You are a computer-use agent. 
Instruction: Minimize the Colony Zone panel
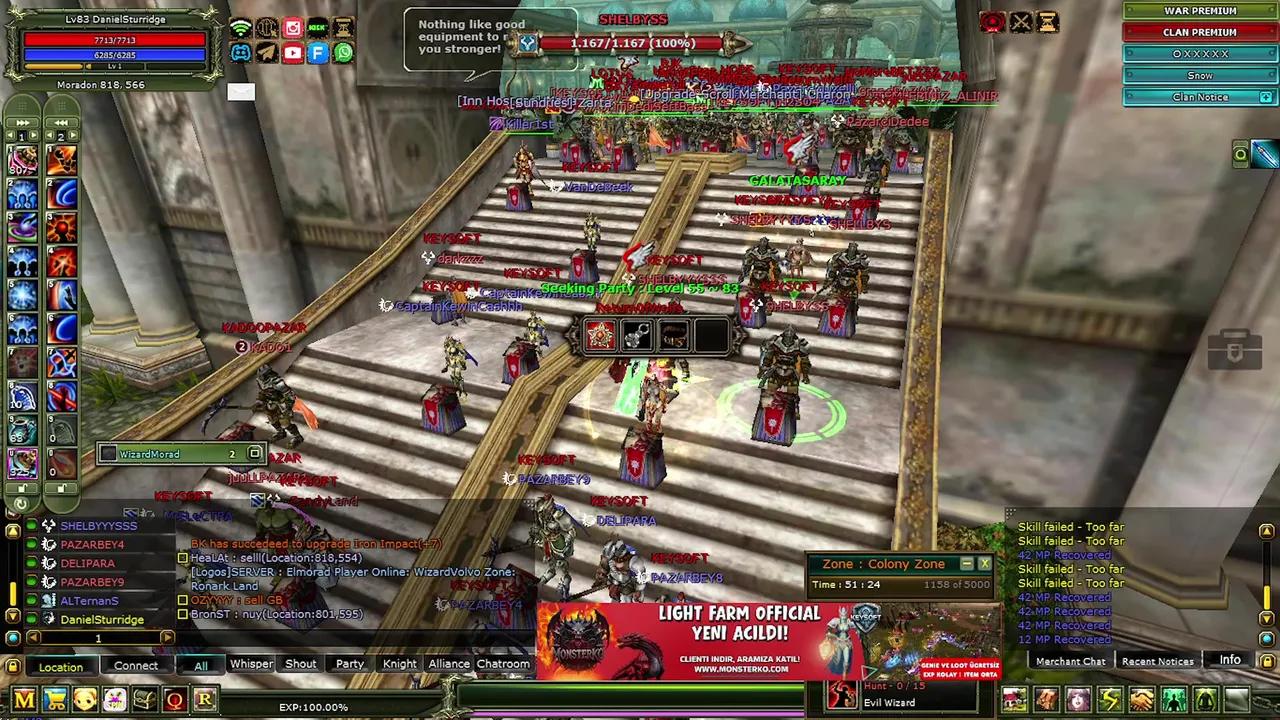pyautogui.click(x=967, y=564)
